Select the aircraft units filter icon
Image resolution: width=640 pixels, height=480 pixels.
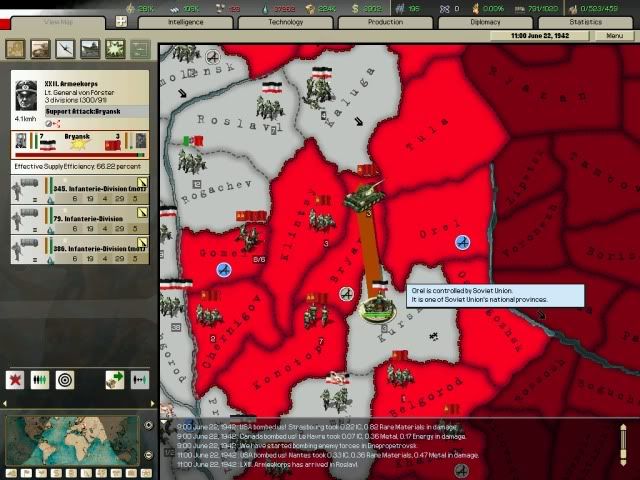pos(66,48)
